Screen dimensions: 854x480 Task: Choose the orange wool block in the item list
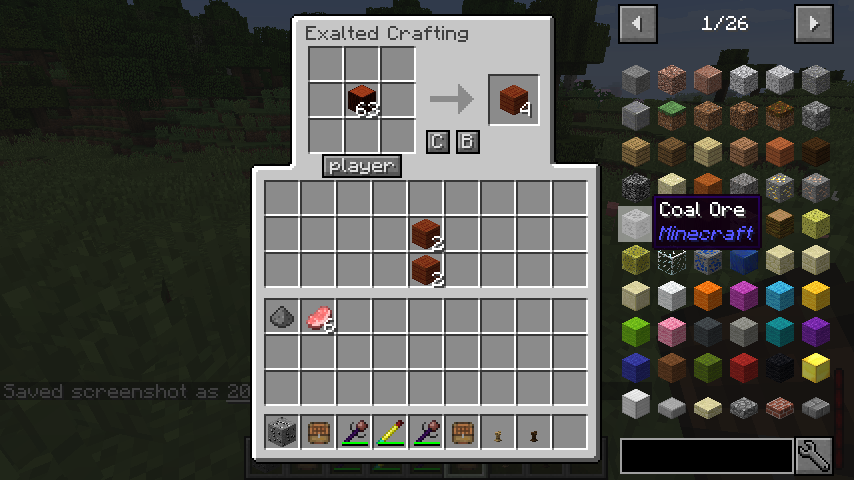pos(708,295)
